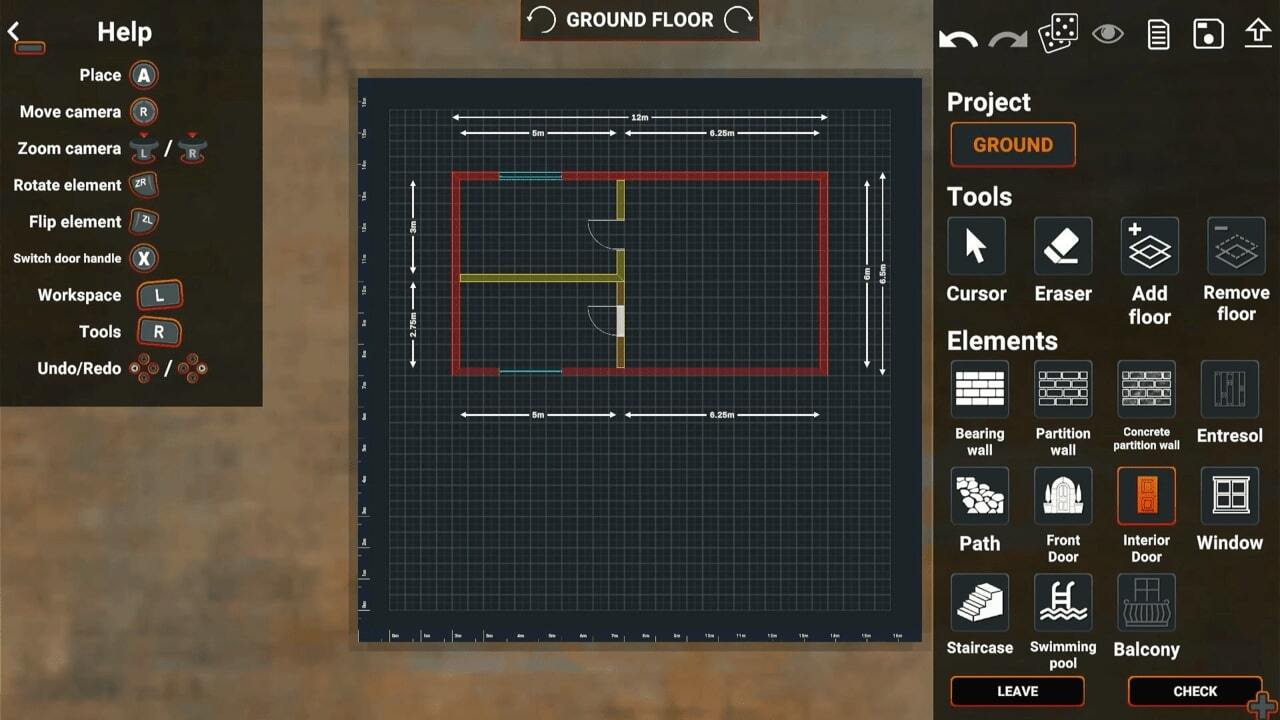Pick the Path element
Screen dimensions: 1280x720
979,496
